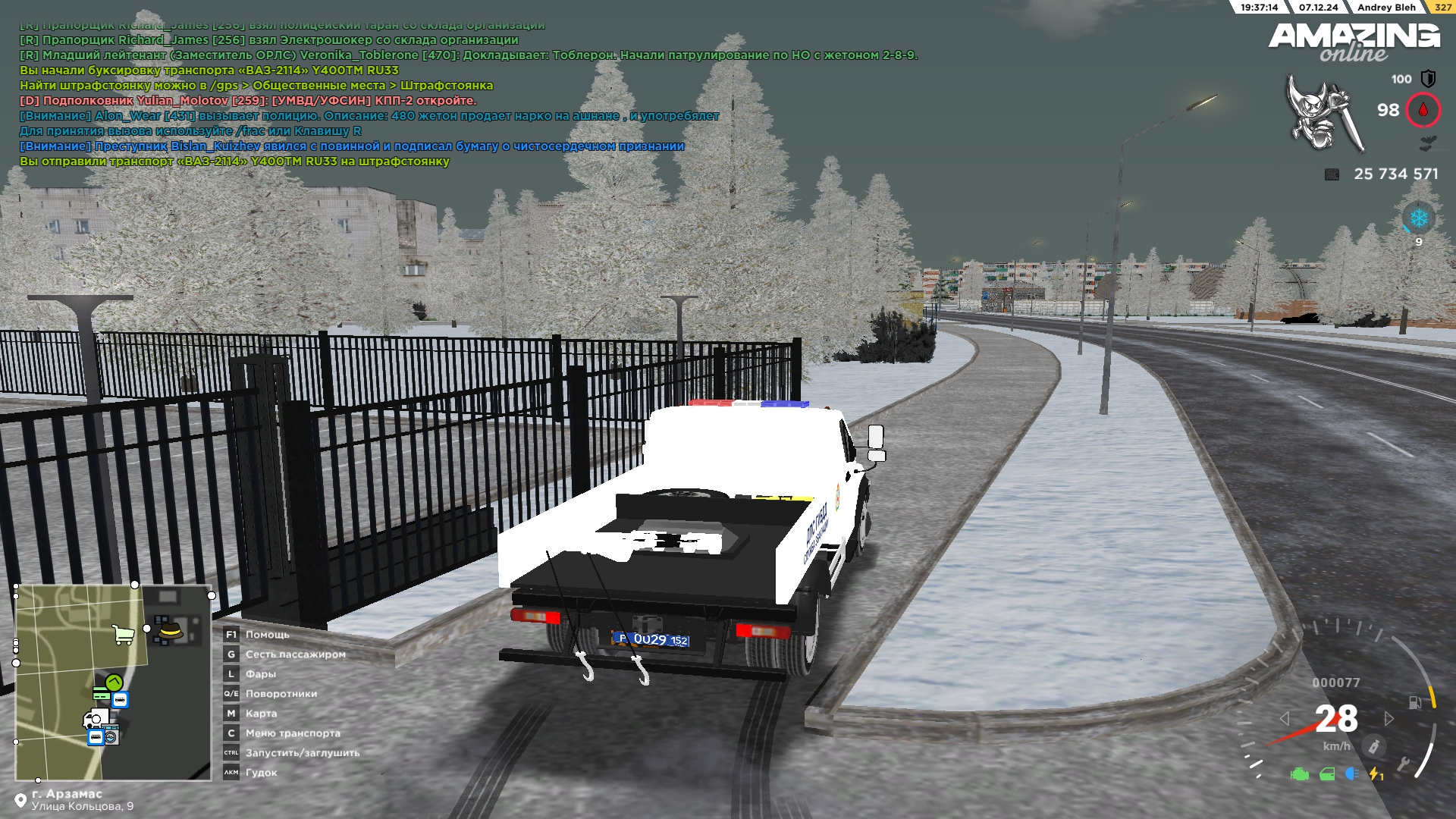Click the police call alert line in chat
Screen dimensions: 1456x819
pyautogui.click(x=369, y=116)
